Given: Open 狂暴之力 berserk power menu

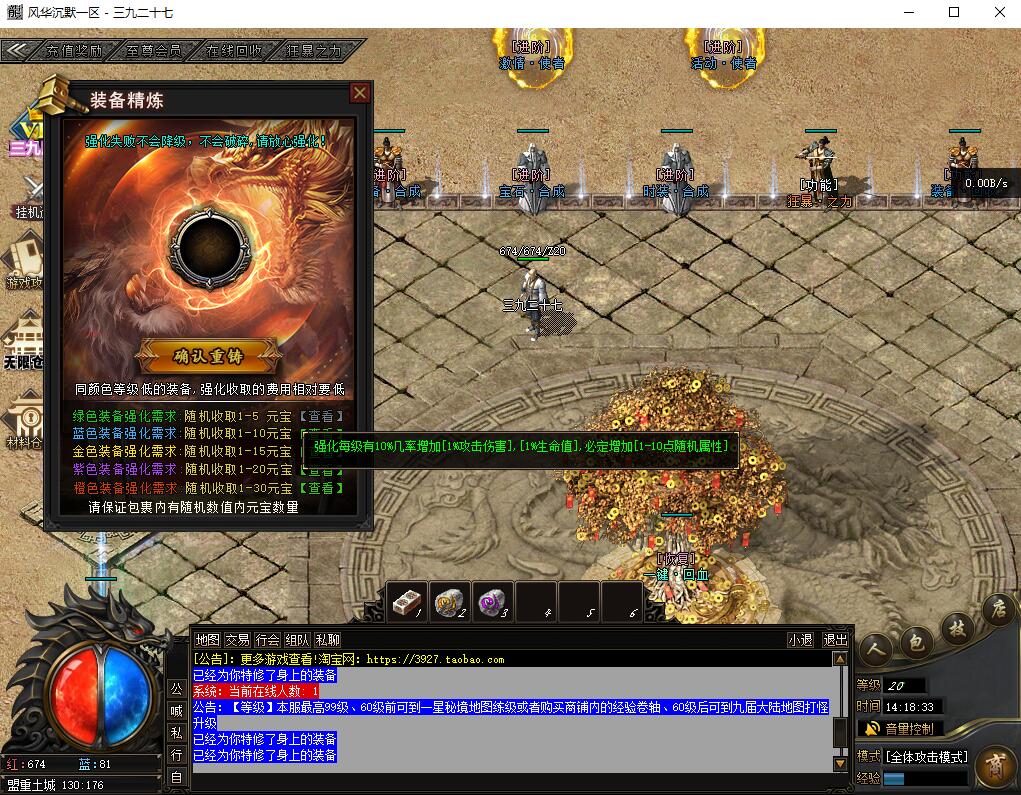Looking at the screenshot, I should point(313,50).
